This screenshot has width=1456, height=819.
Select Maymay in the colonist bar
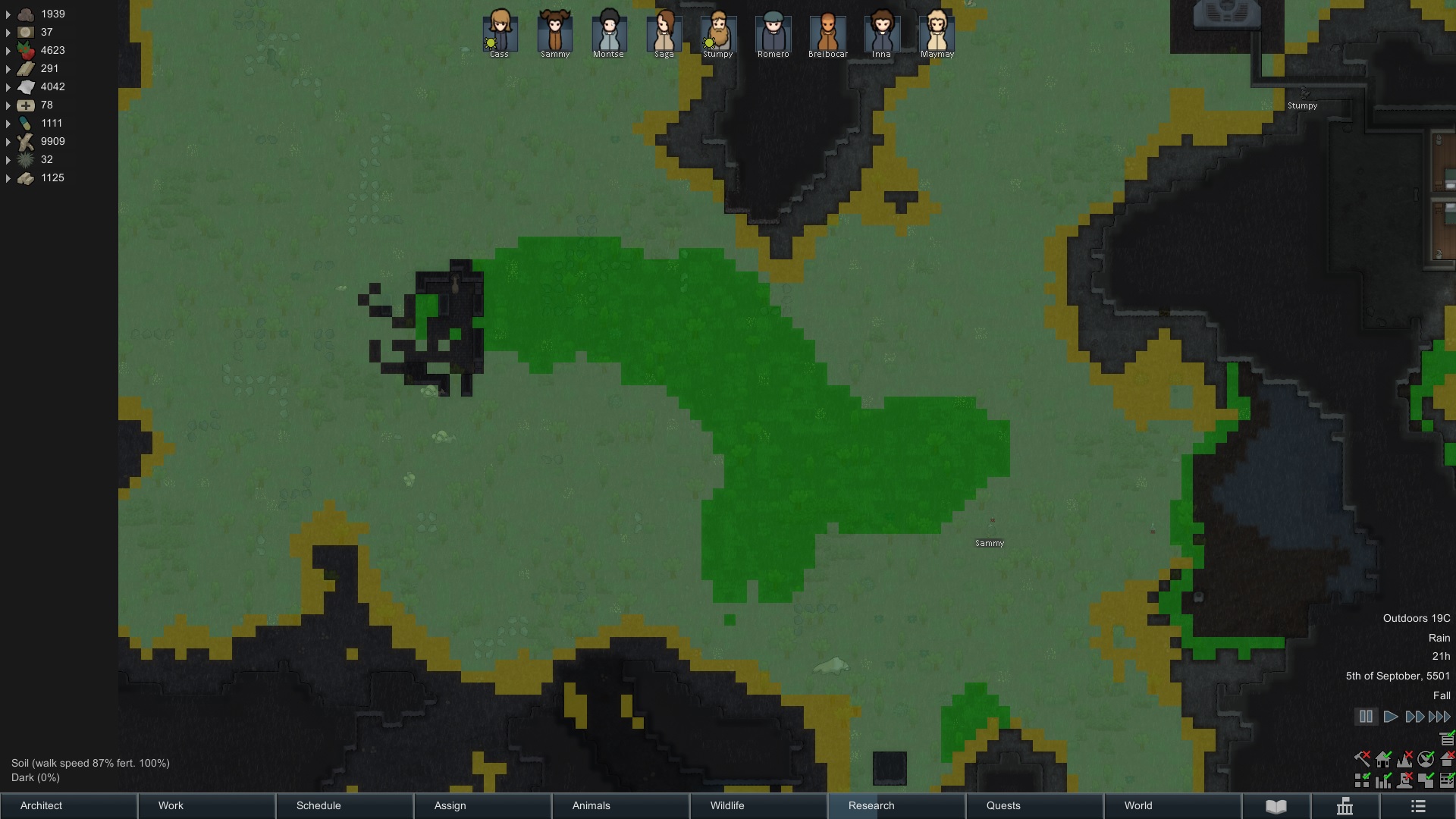tap(936, 34)
